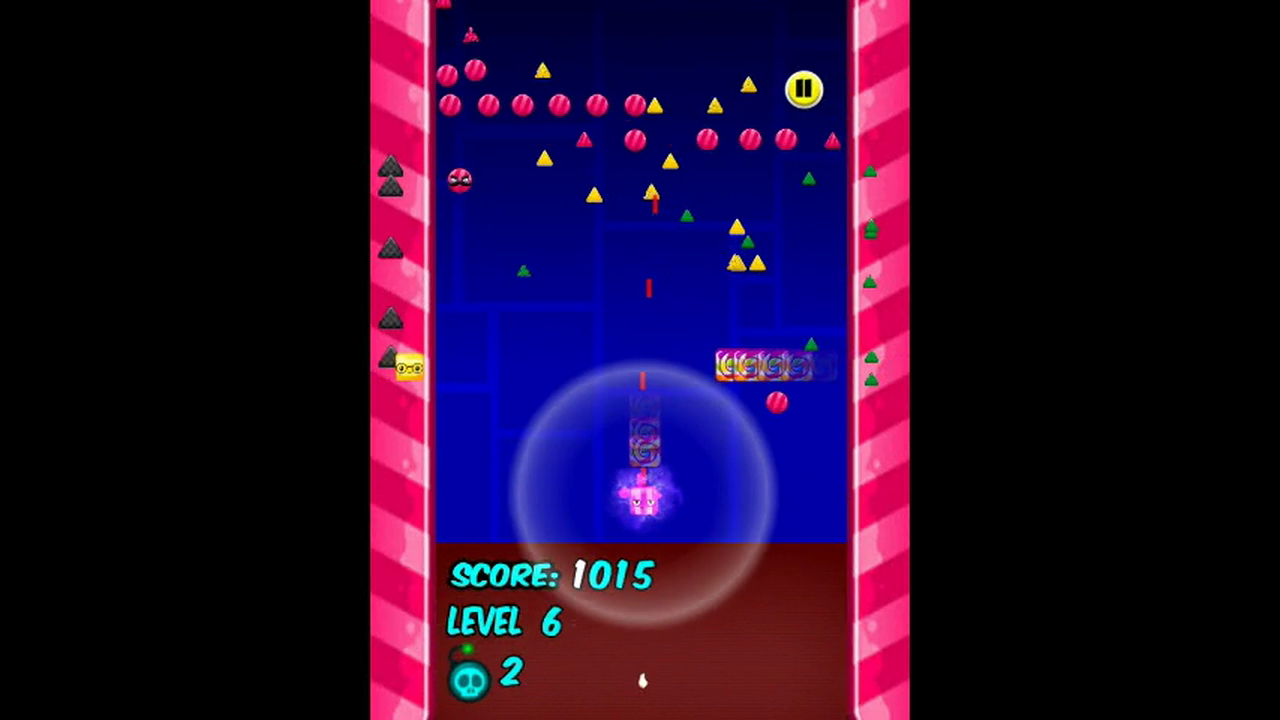The height and width of the screenshot is (720, 1280).
Task: Tap the LEVEL 6 label
Action: tap(503, 623)
